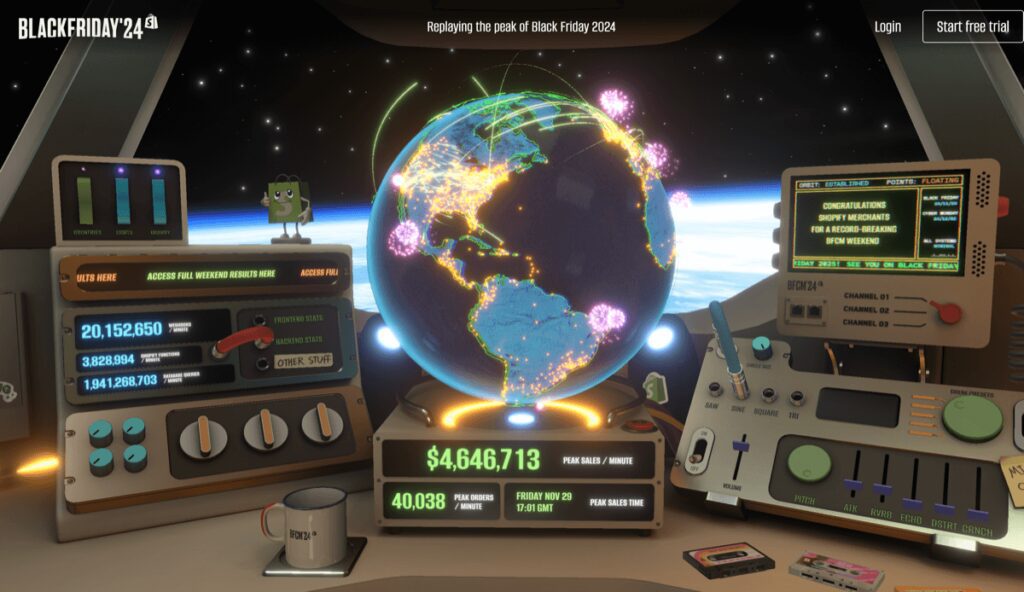
Task: Select the SQUARE waveform jack
Action: click(770, 393)
